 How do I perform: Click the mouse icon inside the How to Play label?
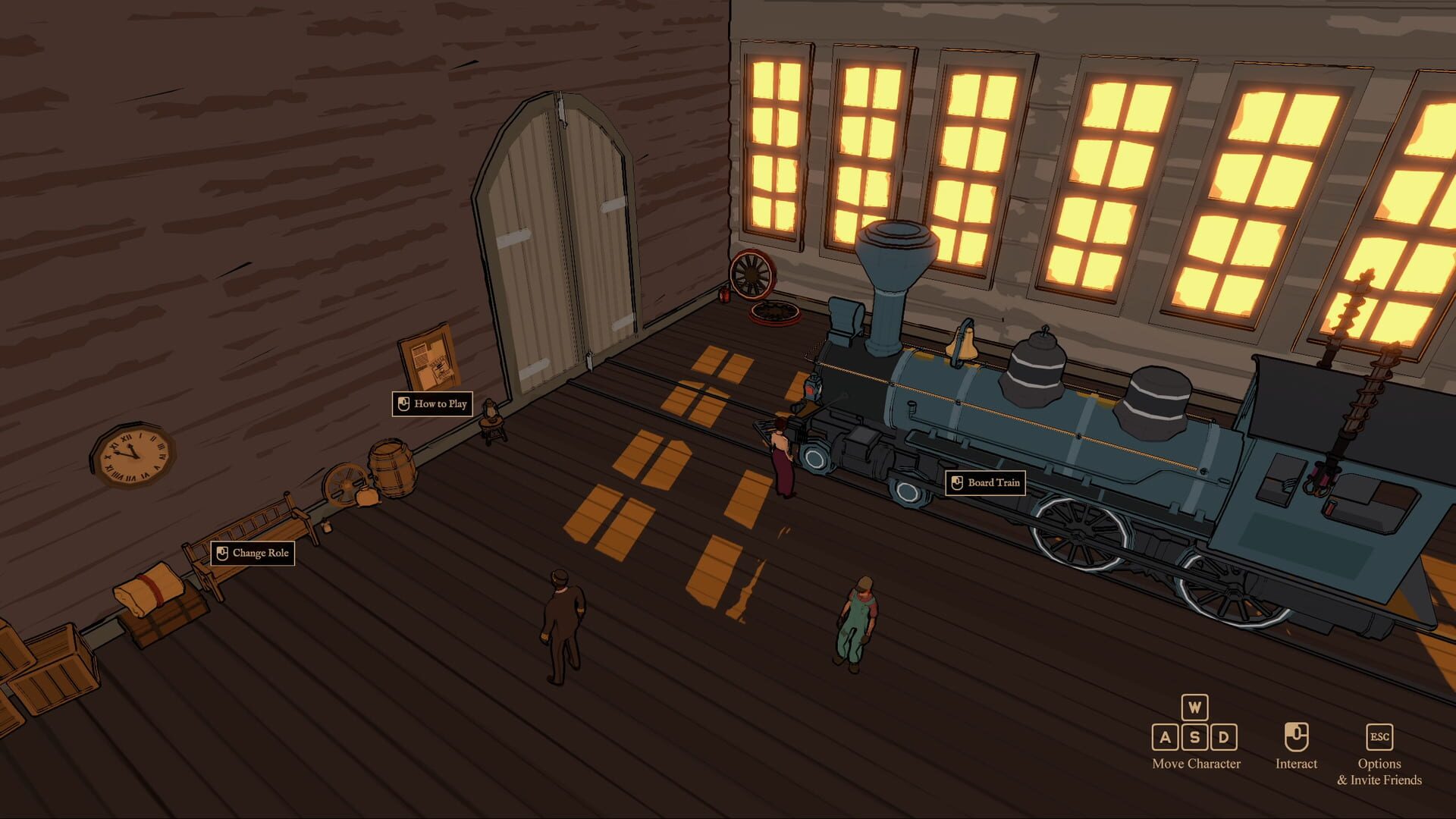[403, 403]
